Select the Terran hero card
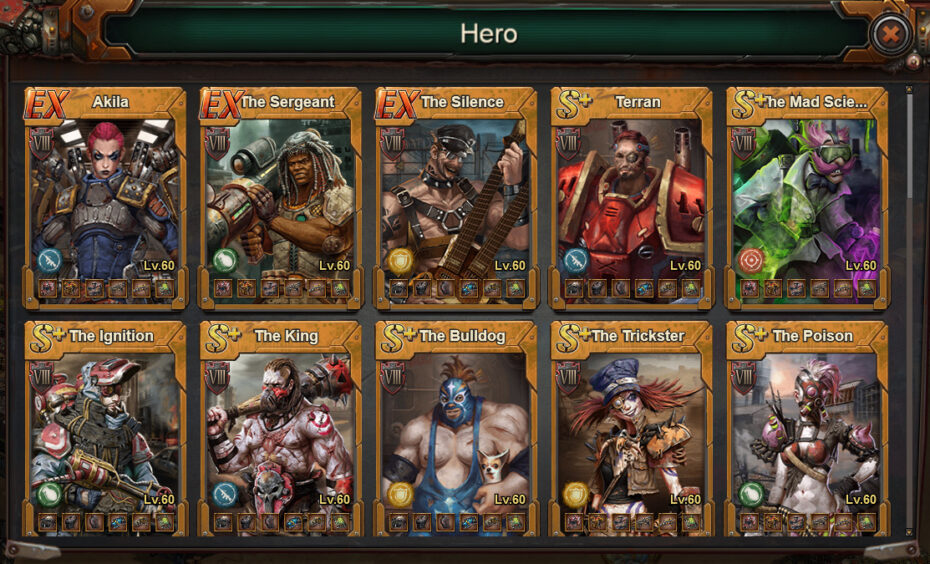The width and height of the screenshot is (930, 564). tap(632, 195)
